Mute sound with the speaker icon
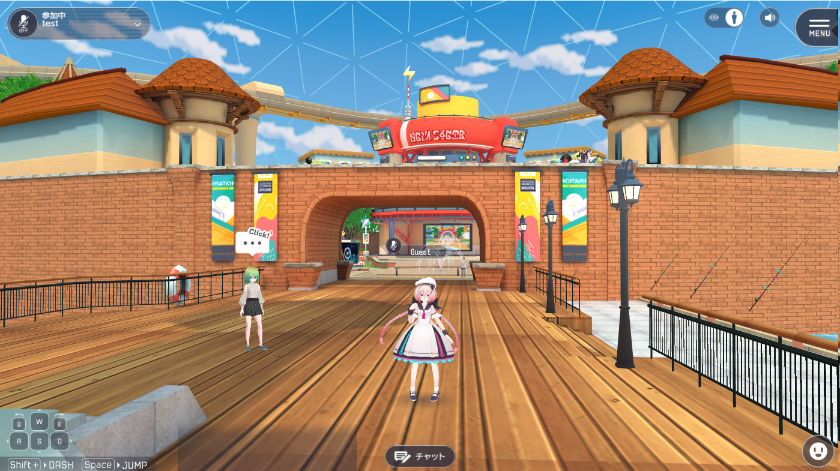Viewport: 840px width, 471px height. (x=769, y=18)
